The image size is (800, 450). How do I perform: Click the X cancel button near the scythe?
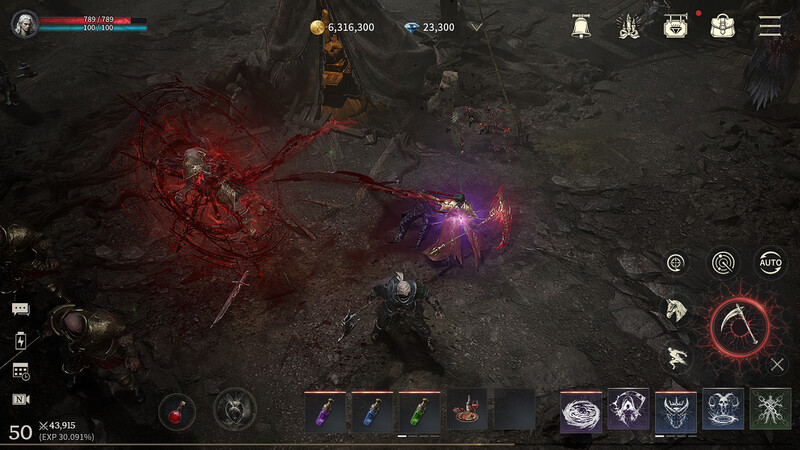click(x=777, y=365)
